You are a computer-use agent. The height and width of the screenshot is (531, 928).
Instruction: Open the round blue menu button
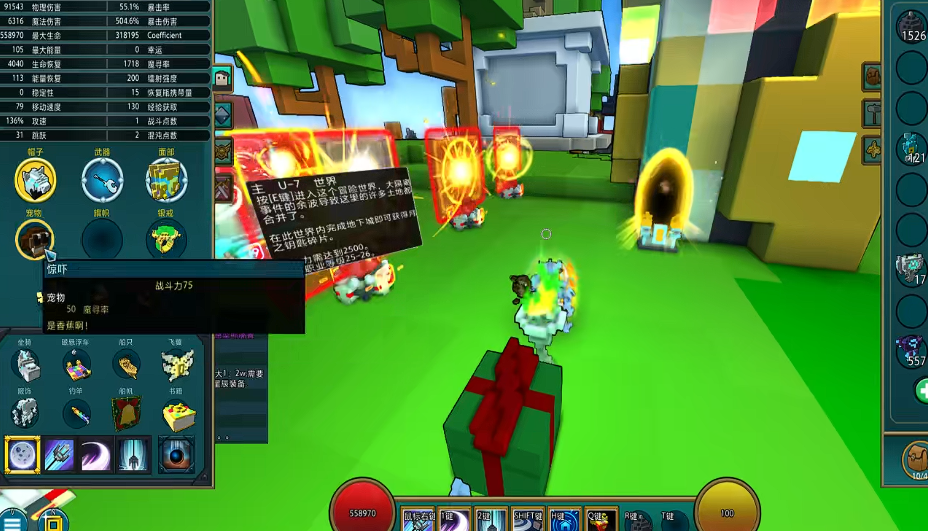tap(14, 521)
